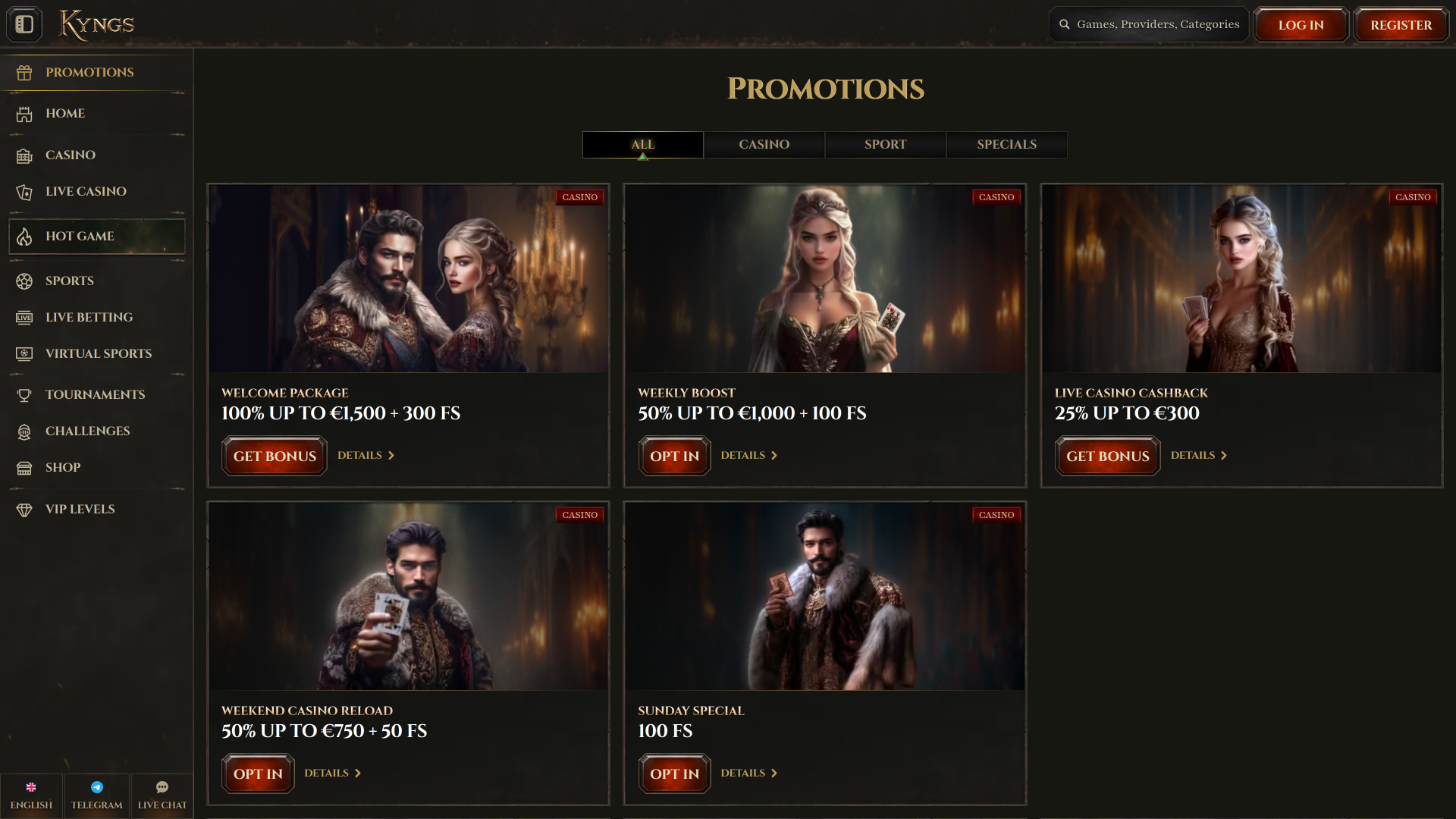Open the Telegram link at bottom left
This screenshot has height=819, width=1456.
96,795
